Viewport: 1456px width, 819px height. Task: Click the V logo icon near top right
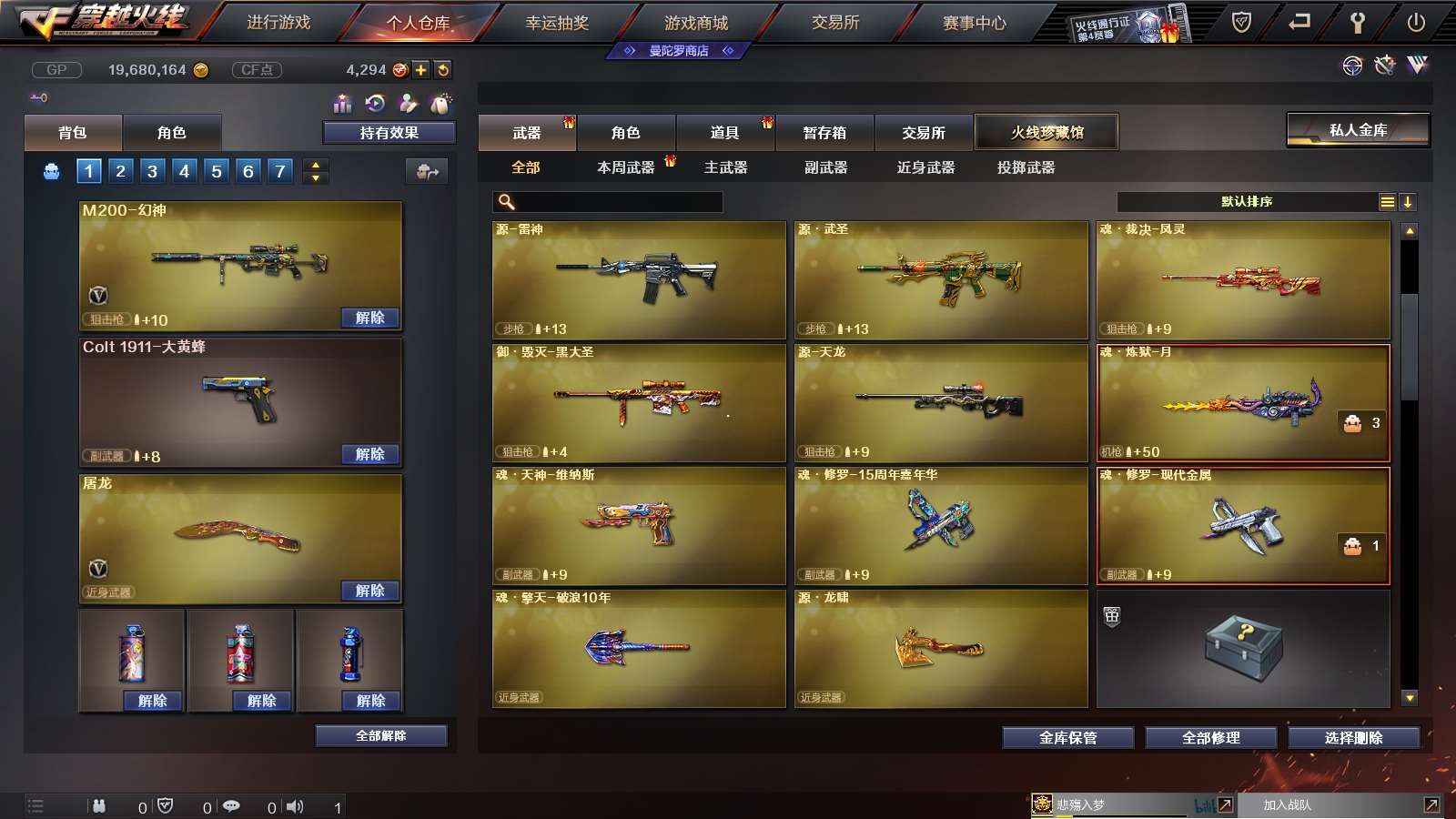point(1417,66)
